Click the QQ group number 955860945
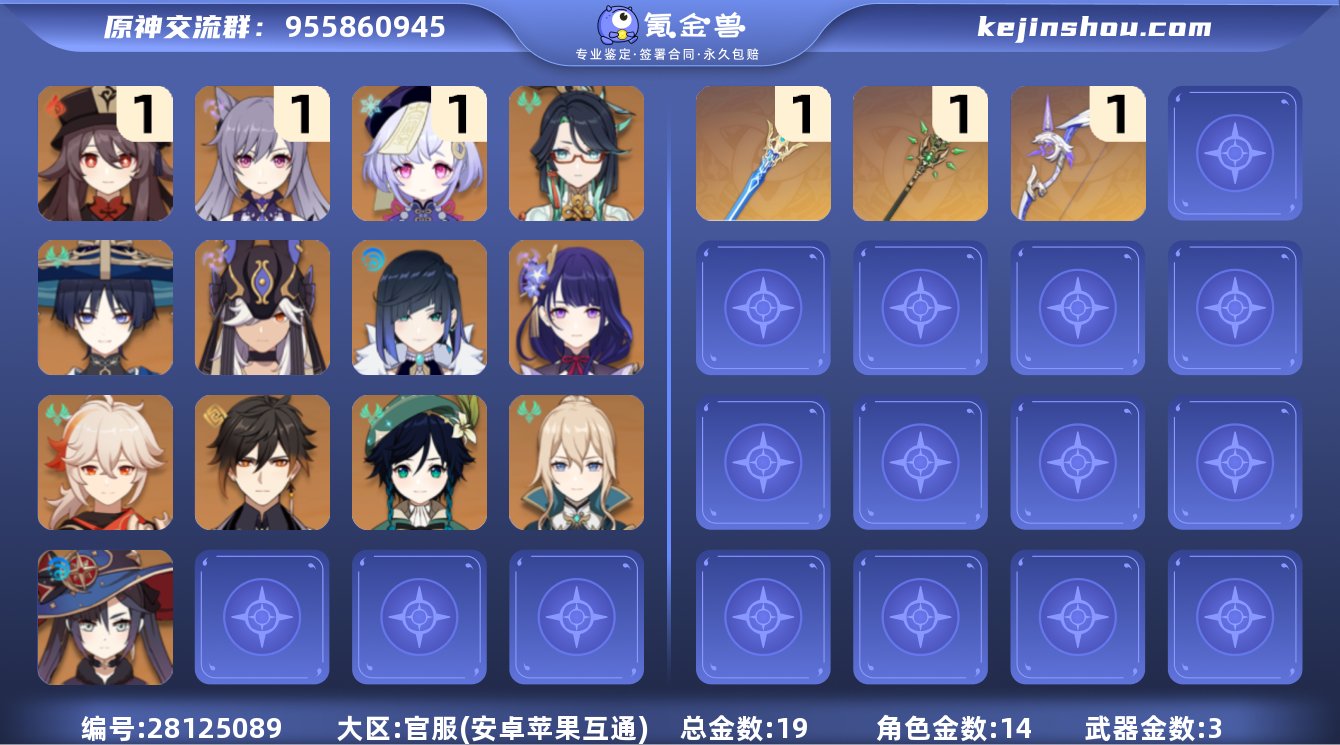 367,27
